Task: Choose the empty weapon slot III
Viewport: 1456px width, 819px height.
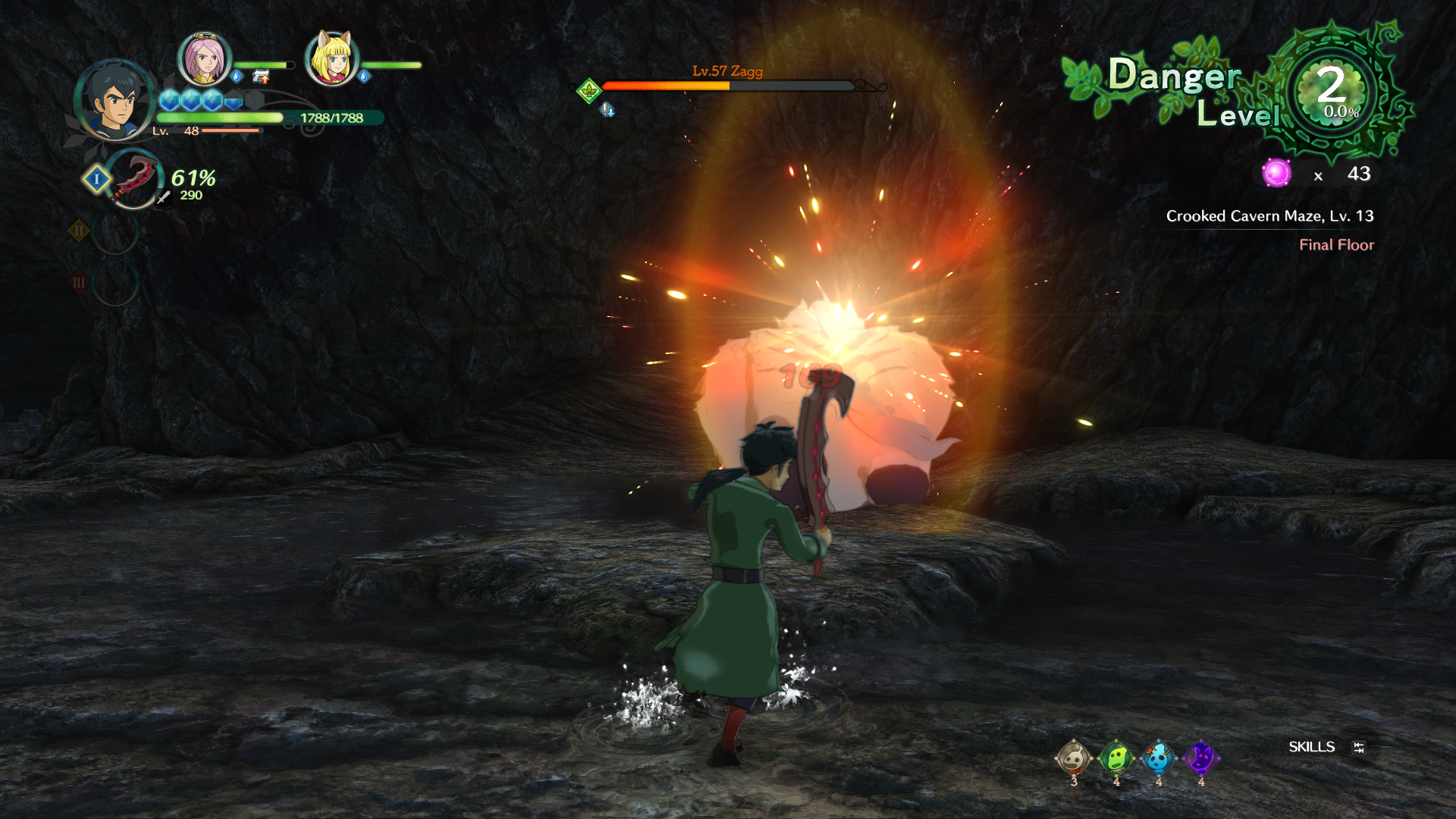Action: tap(115, 282)
